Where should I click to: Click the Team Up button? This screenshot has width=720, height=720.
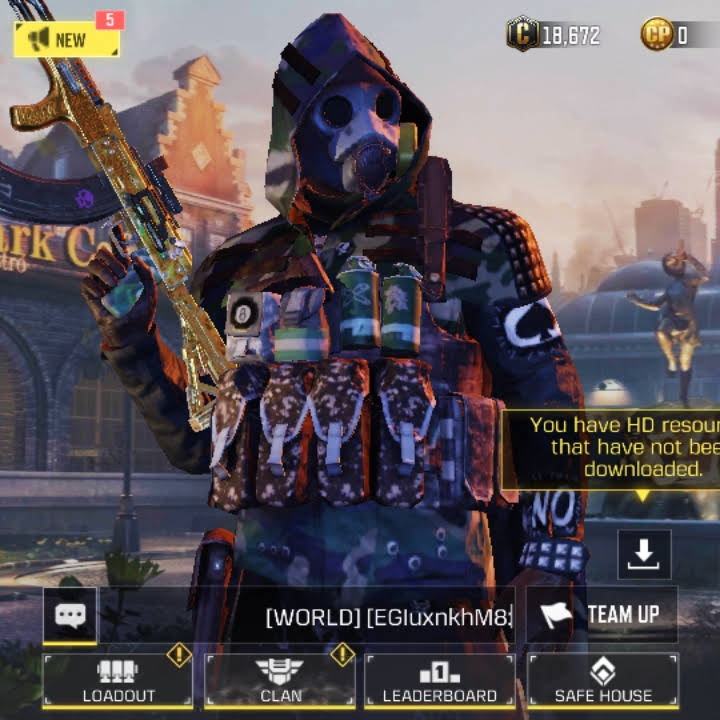602,614
